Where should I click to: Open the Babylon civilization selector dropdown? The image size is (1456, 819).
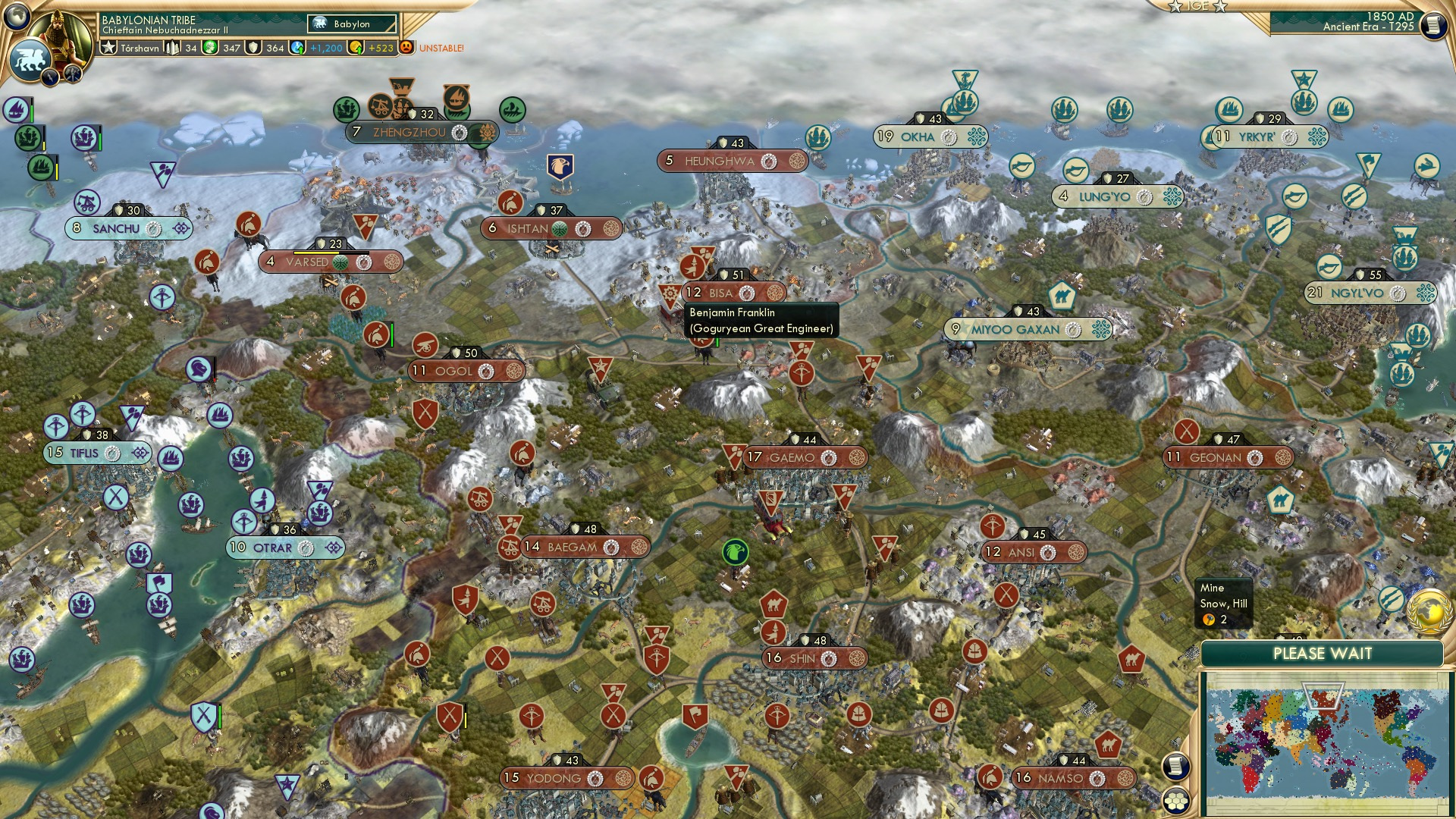(x=353, y=24)
